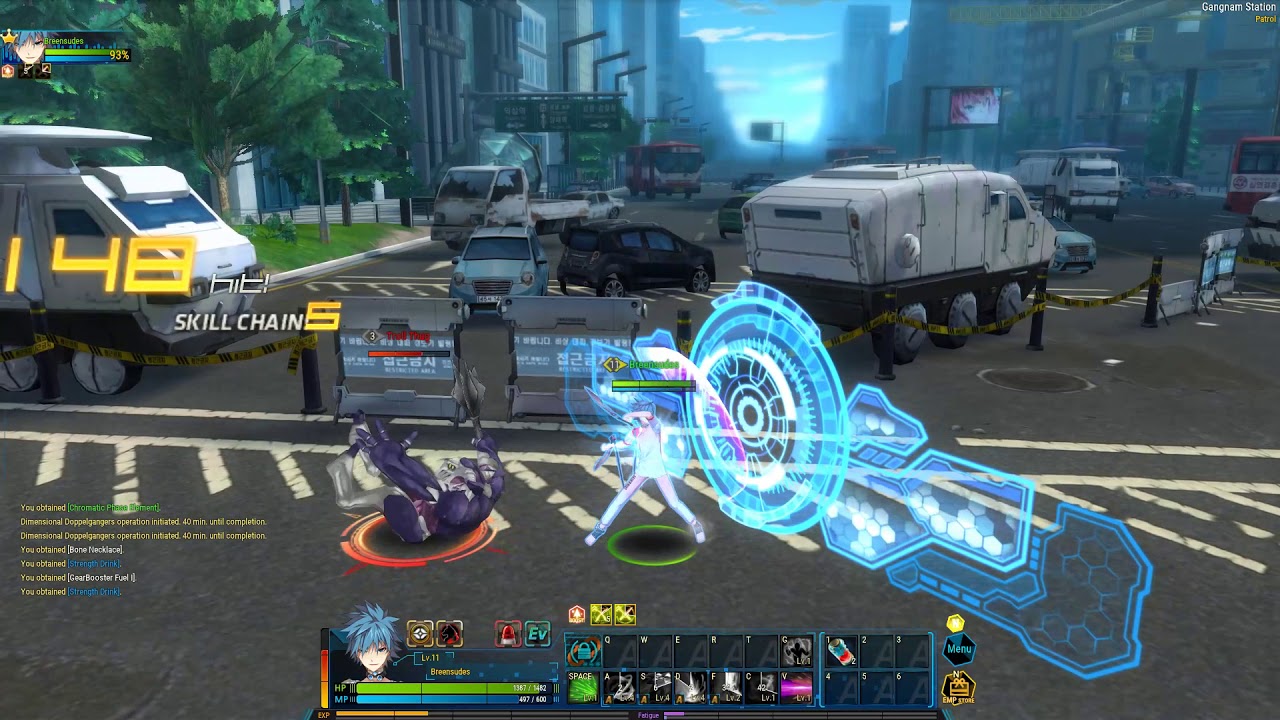Open the EMP Store
This screenshot has width=1280, height=720.
958,687
